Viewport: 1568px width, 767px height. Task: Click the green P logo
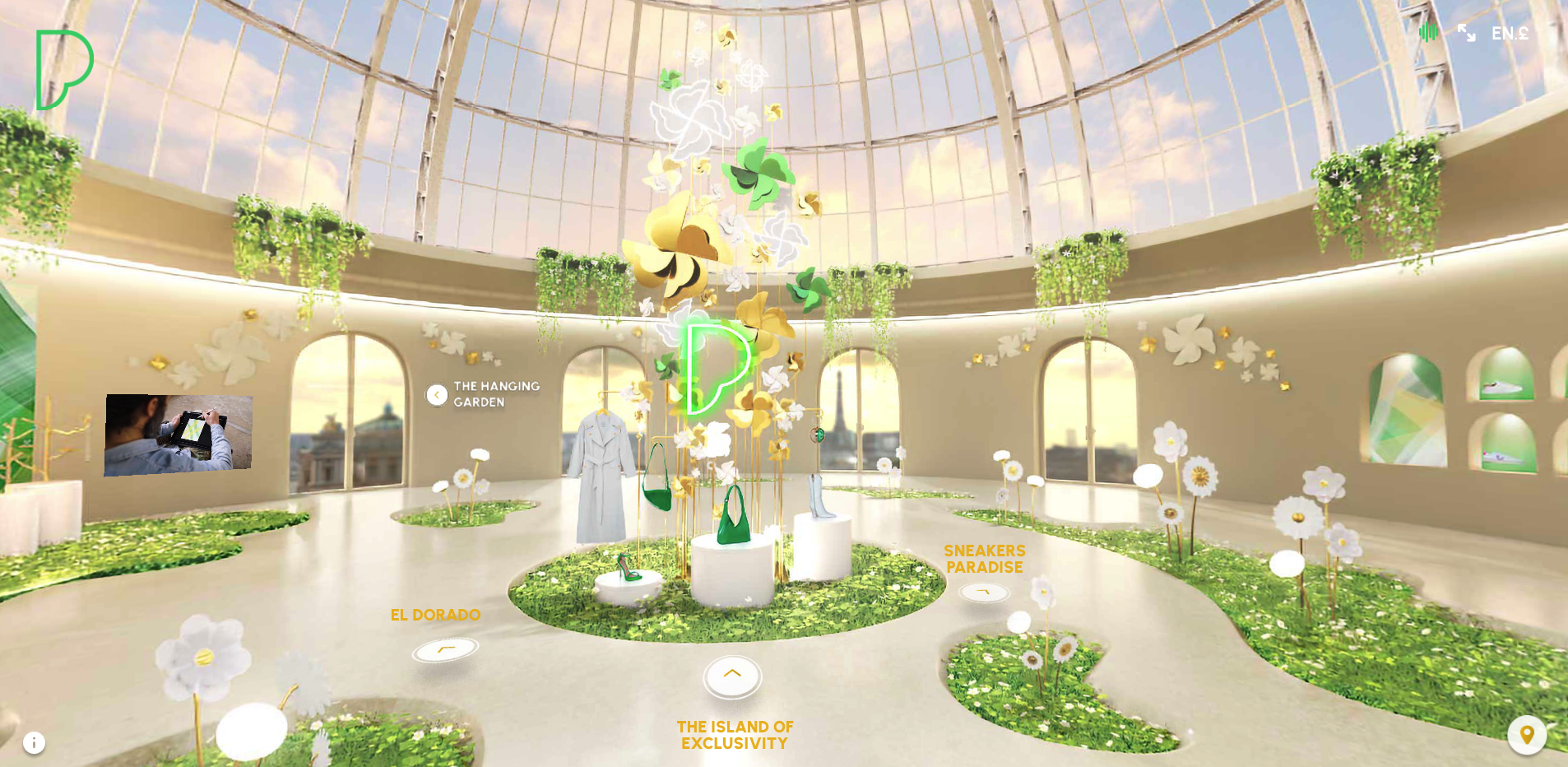63,70
